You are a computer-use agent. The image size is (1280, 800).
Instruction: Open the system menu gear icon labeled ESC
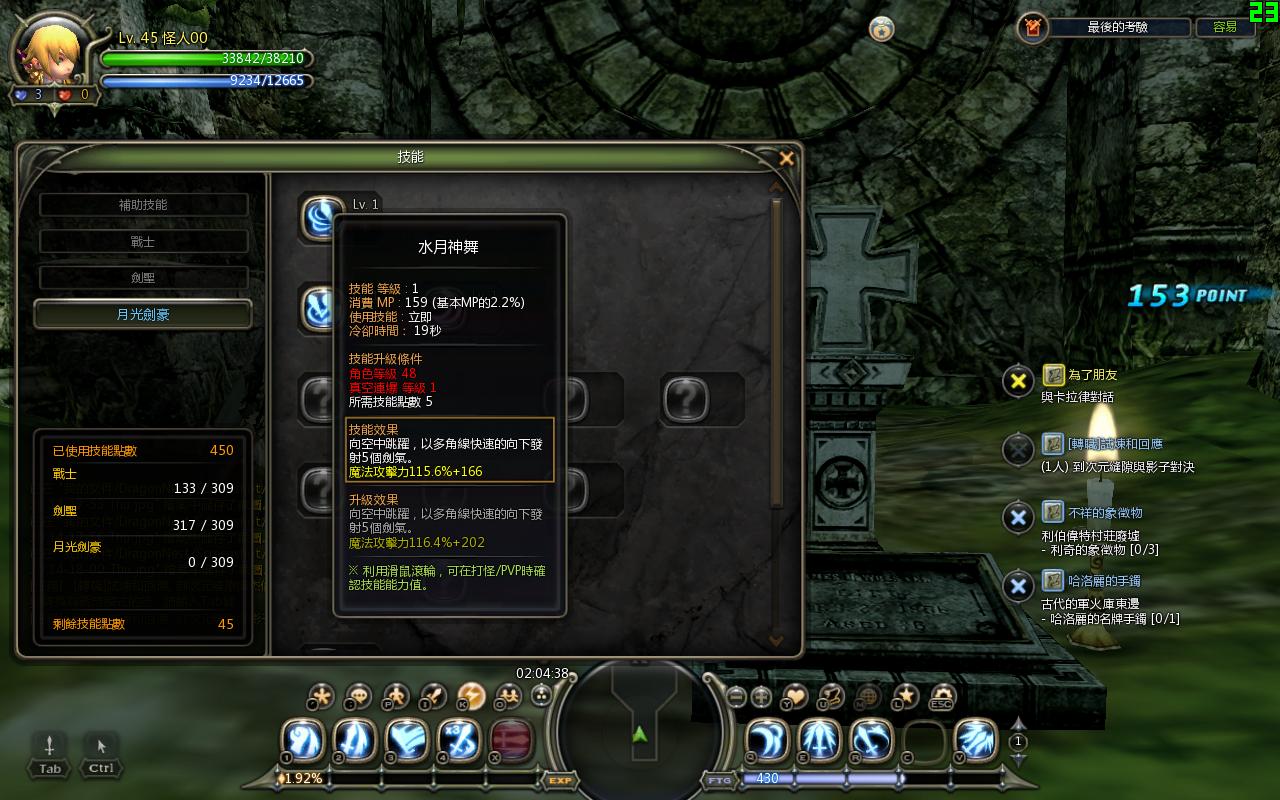click(942, 696)
